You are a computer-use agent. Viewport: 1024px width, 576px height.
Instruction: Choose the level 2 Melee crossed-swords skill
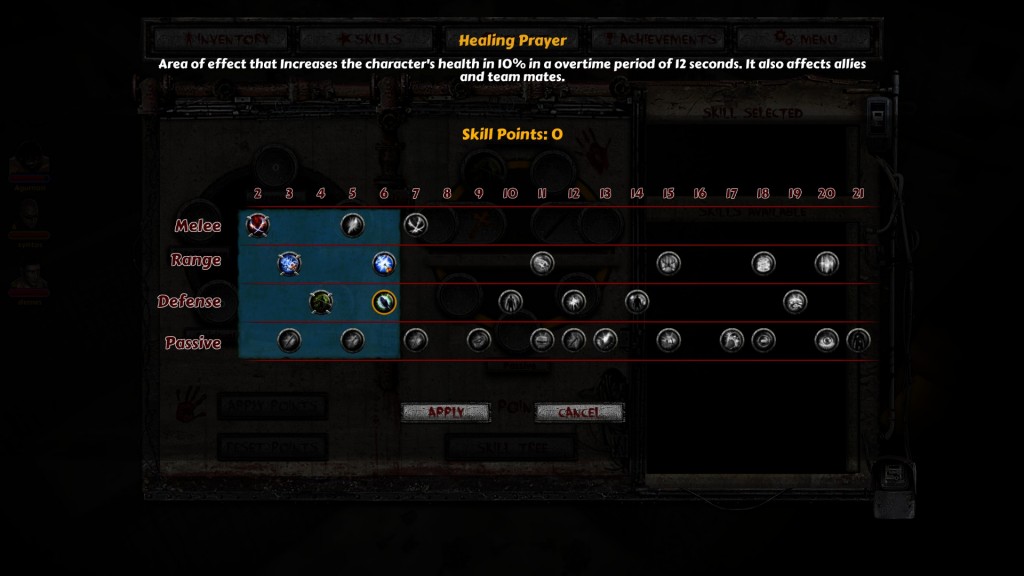click(258, 225)
